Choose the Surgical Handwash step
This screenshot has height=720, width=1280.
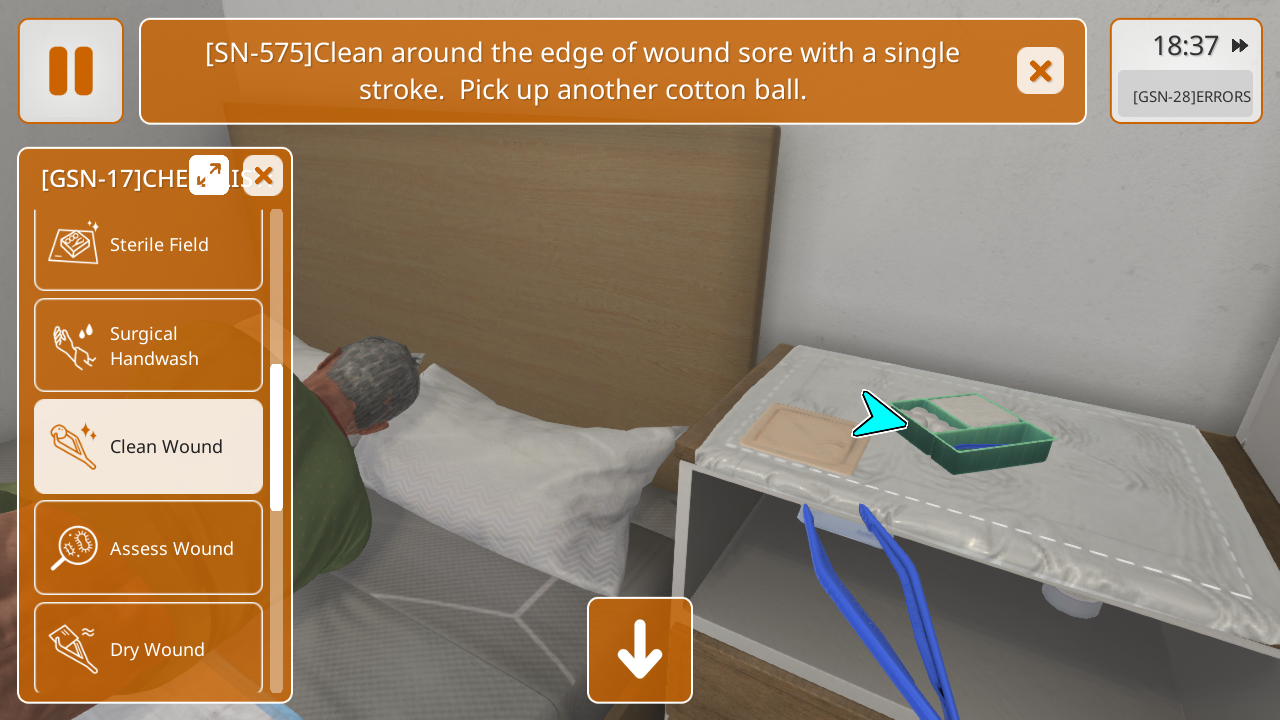click(x=148, y=346)
